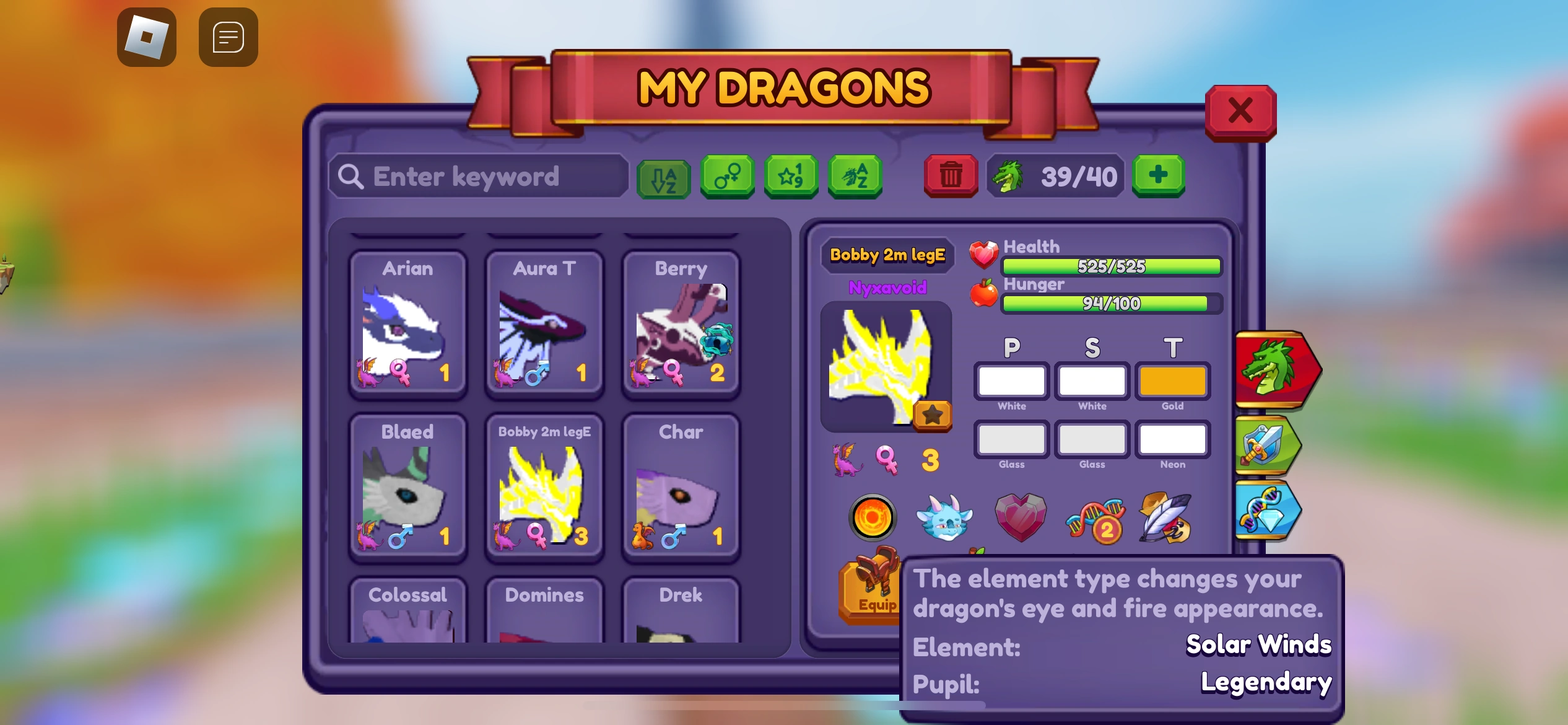Click the Hunger progress bar
The width and height of the screenshot is (1568, 725).
(x=1110, y=304)
